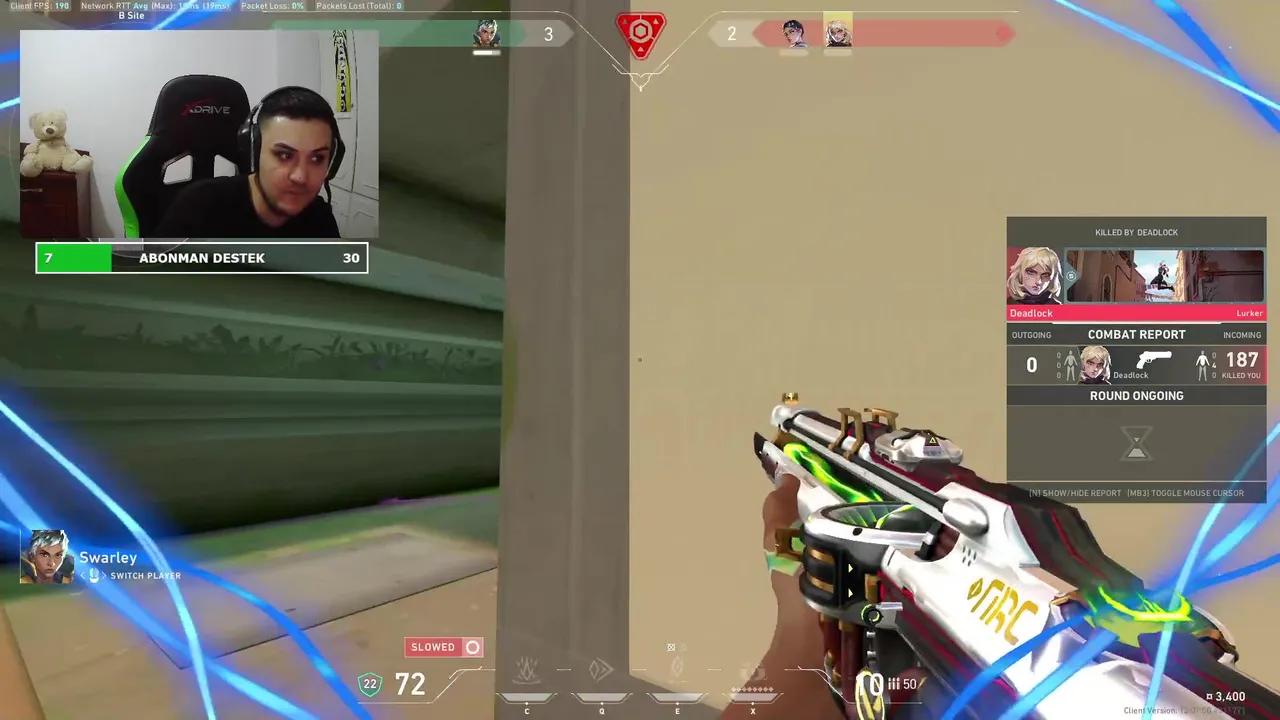The height and width of the screenshot is (720, 1280).
Task: Click the ABONMAN DESTEK progress bar
Action: coord(201,258)
